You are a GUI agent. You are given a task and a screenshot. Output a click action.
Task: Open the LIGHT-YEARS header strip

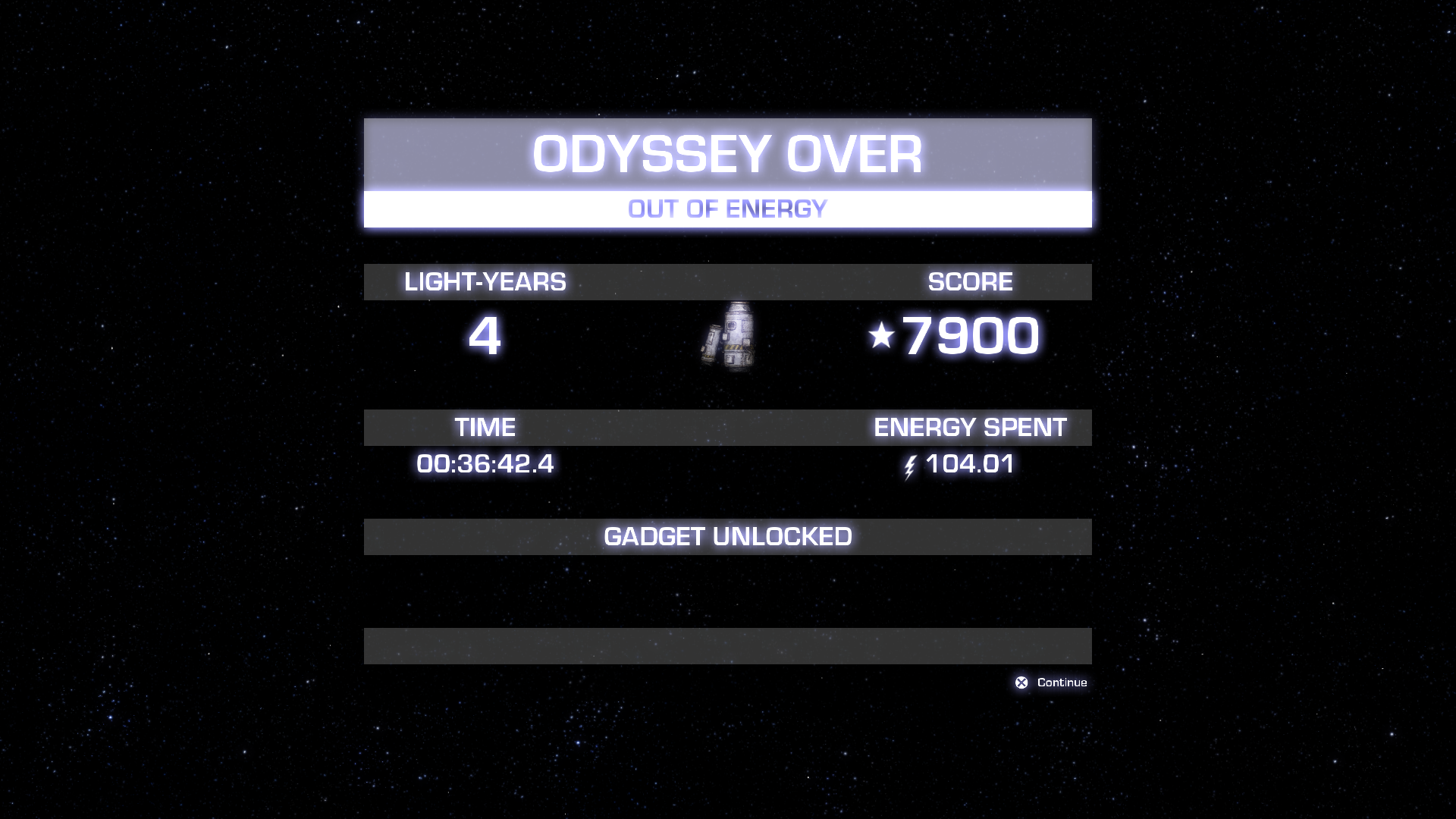point(485,281)
